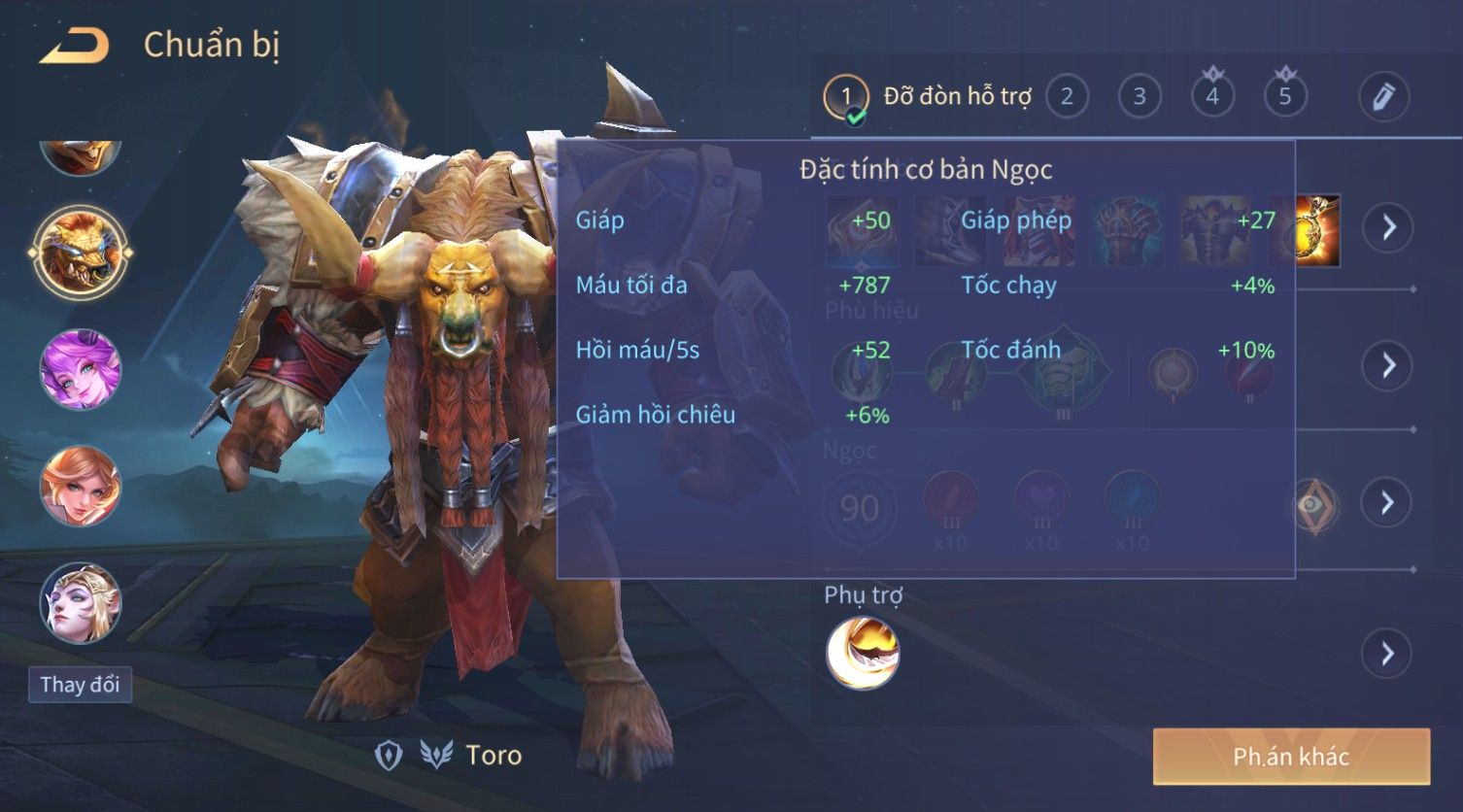This screenshot has width=1463, height=812.
Task: Expand the Phù hiệu row arrow
Action: [1388, 365]
